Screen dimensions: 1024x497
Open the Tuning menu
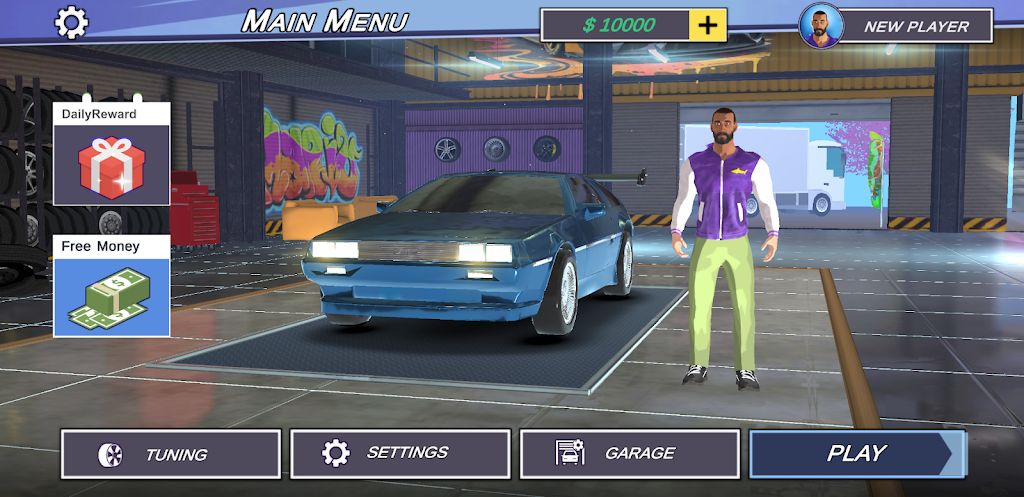171,454
